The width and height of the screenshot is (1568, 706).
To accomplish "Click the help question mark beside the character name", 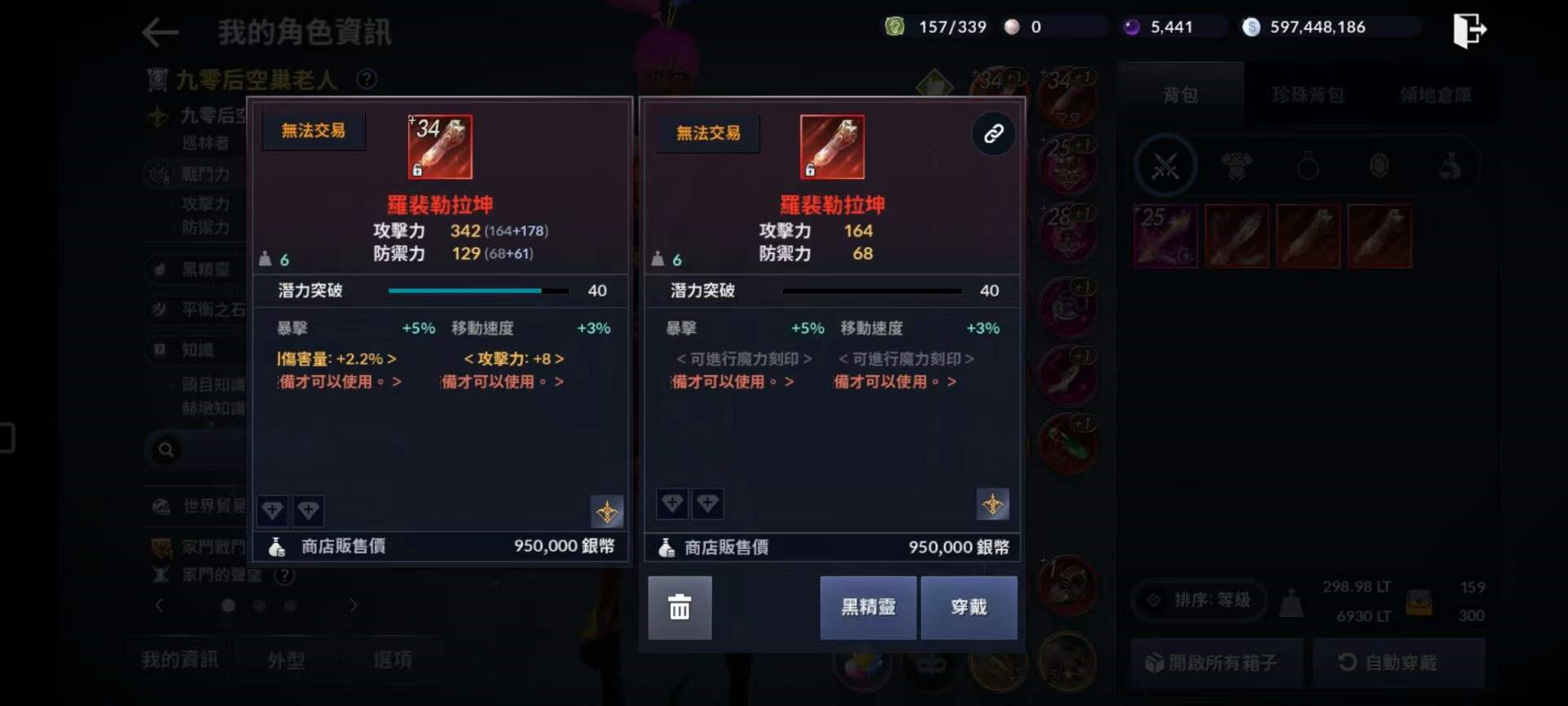I will (x=367, y=78).
